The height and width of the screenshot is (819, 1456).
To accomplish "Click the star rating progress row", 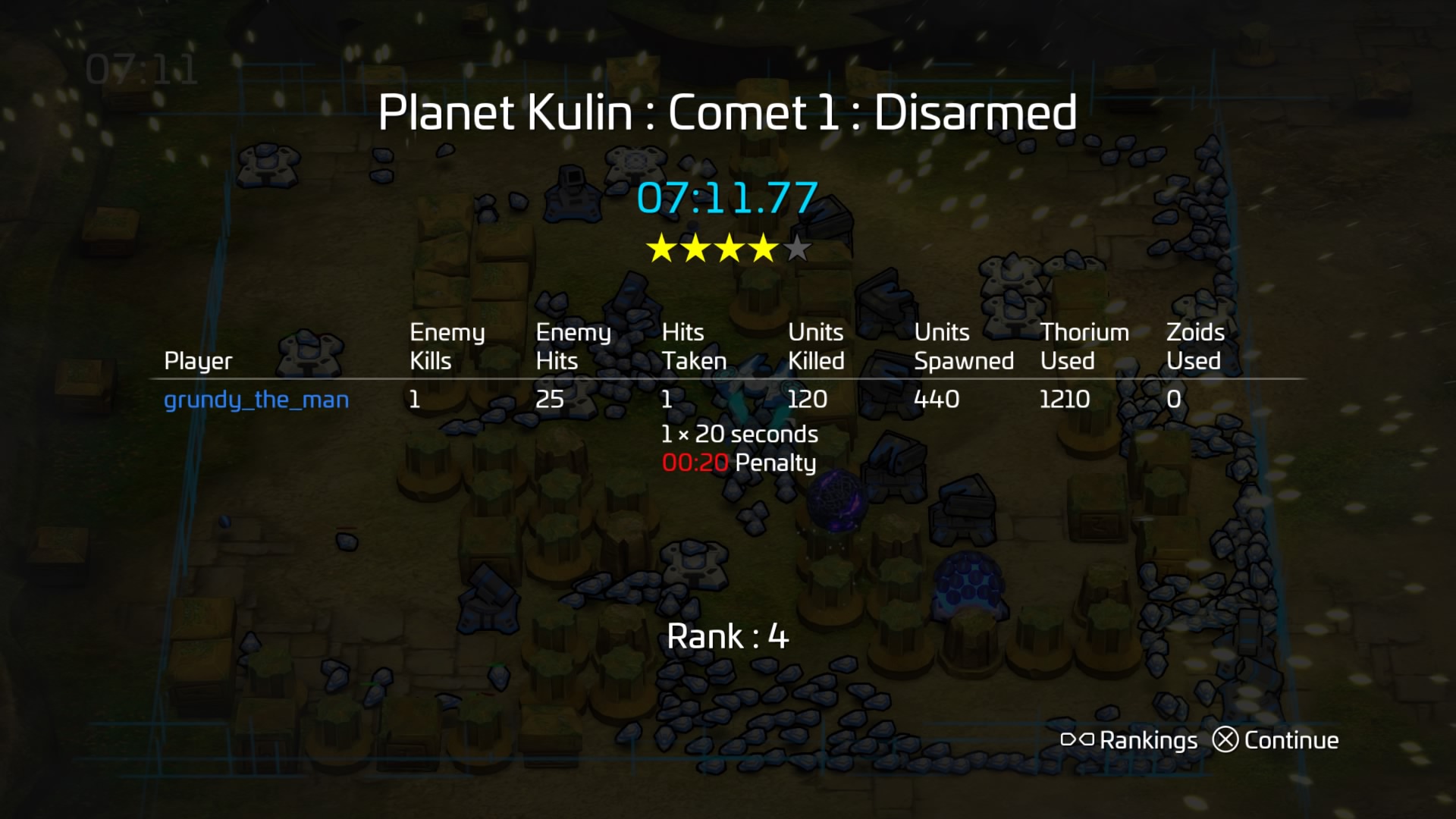I will coord(731,247).
